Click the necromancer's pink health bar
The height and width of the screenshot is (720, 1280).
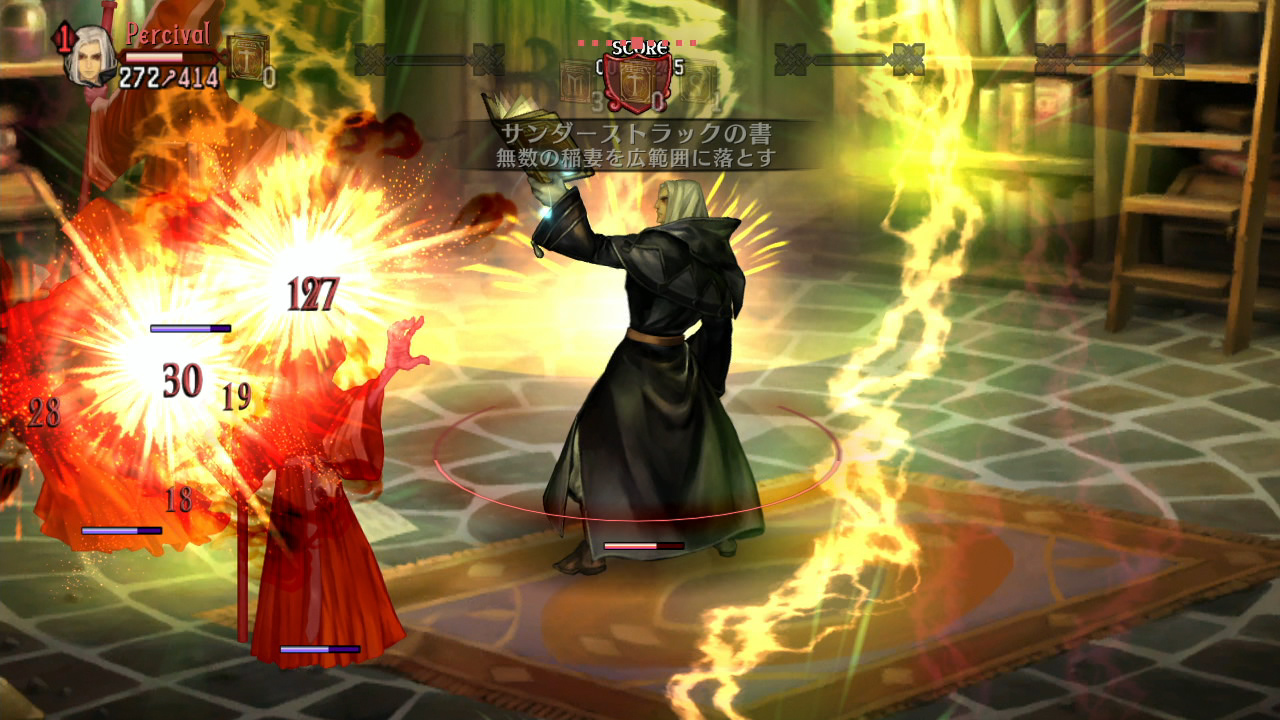click(643, 546)
